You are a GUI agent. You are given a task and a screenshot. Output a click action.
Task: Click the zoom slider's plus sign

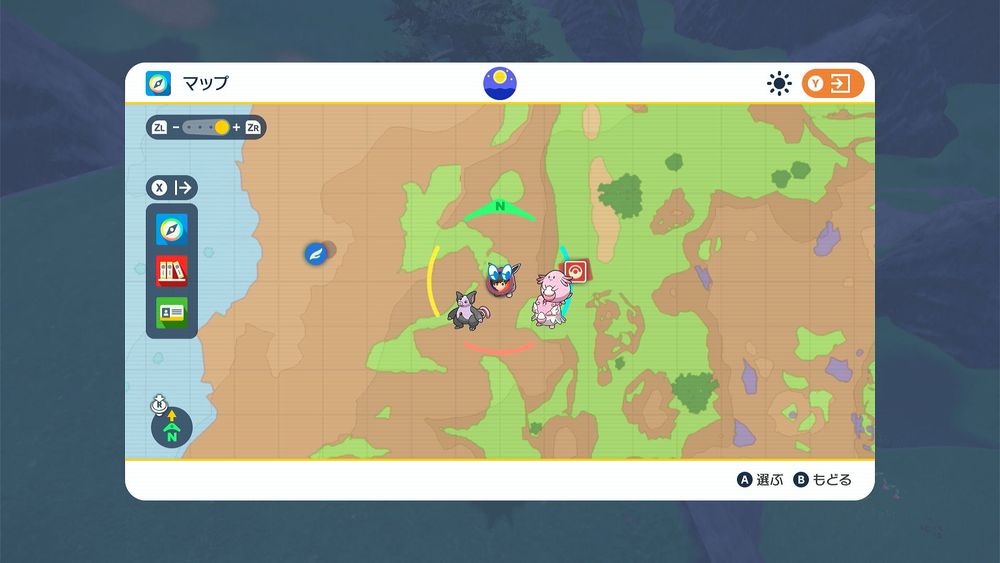(x=237, y=128)
